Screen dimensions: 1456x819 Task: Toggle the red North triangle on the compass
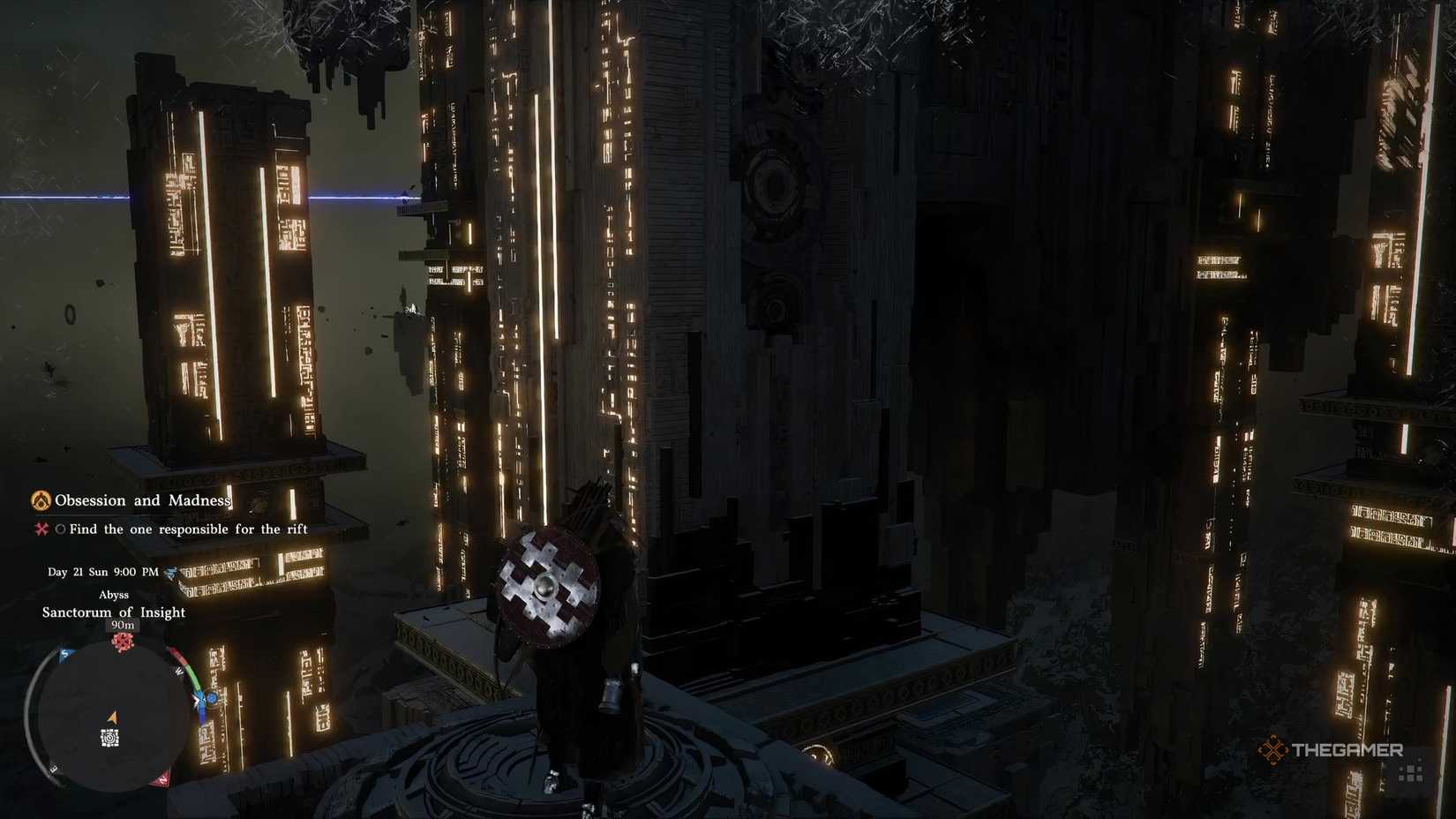(162, 778)
